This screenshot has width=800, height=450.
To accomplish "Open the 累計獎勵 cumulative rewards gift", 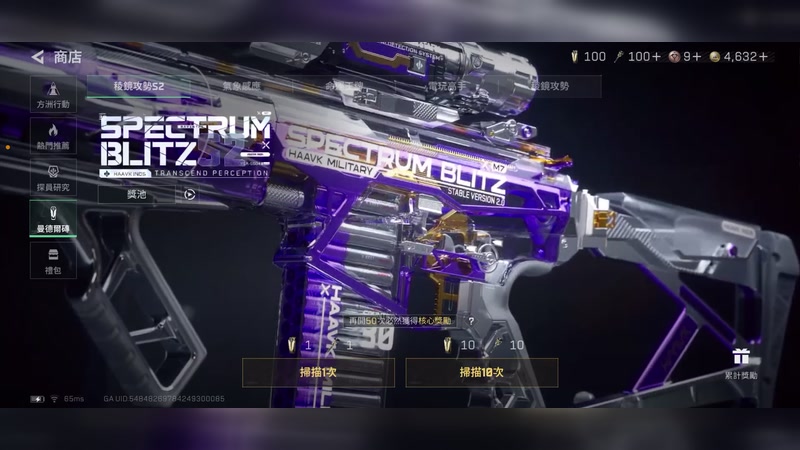I will [x=741, y=361].
